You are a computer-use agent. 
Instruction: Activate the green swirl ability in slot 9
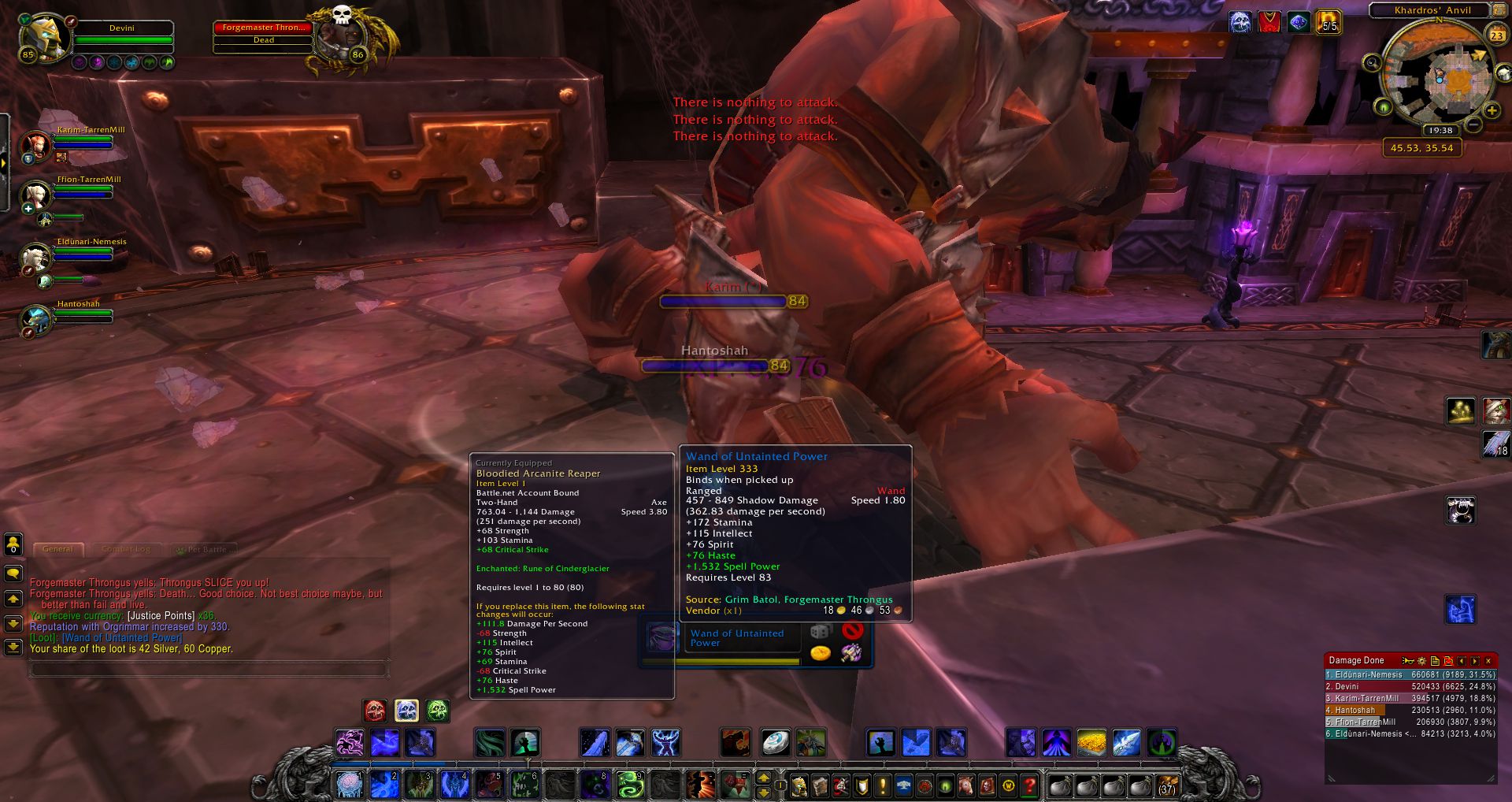pyautogui.click(x=630, y=785)
